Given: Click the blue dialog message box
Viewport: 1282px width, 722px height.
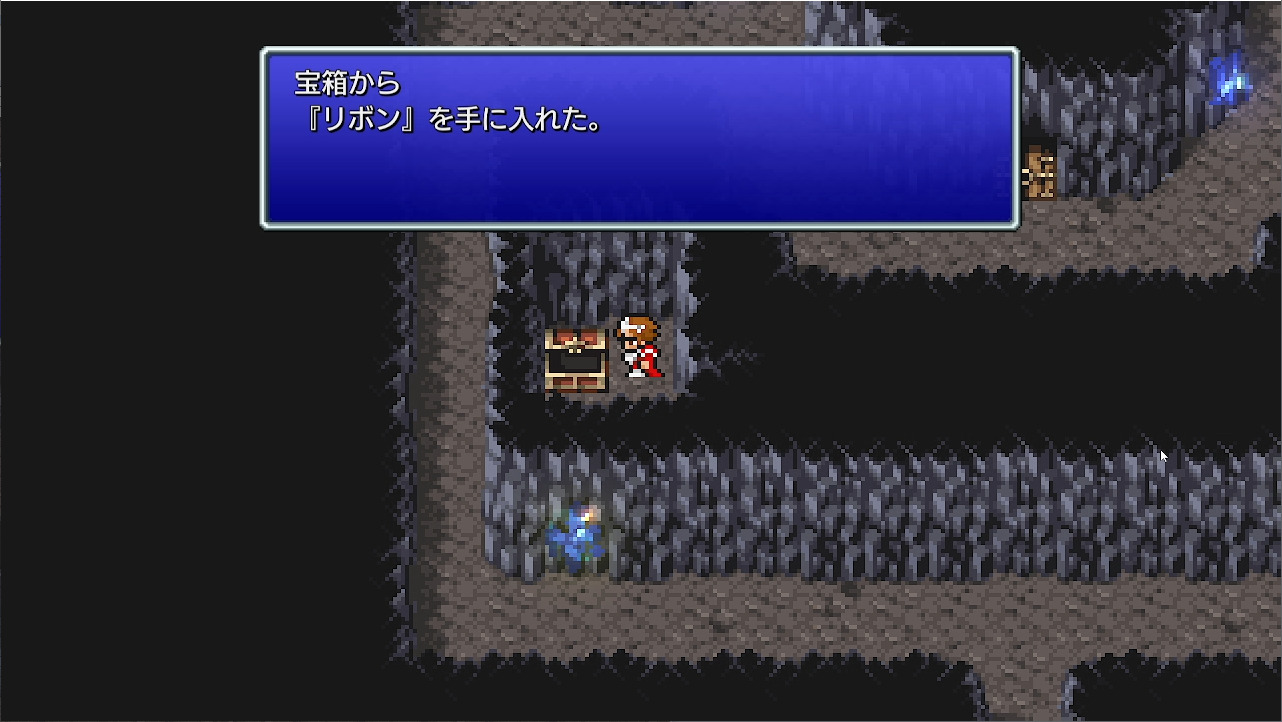Looking at the screenshot, I should point(638,140).
